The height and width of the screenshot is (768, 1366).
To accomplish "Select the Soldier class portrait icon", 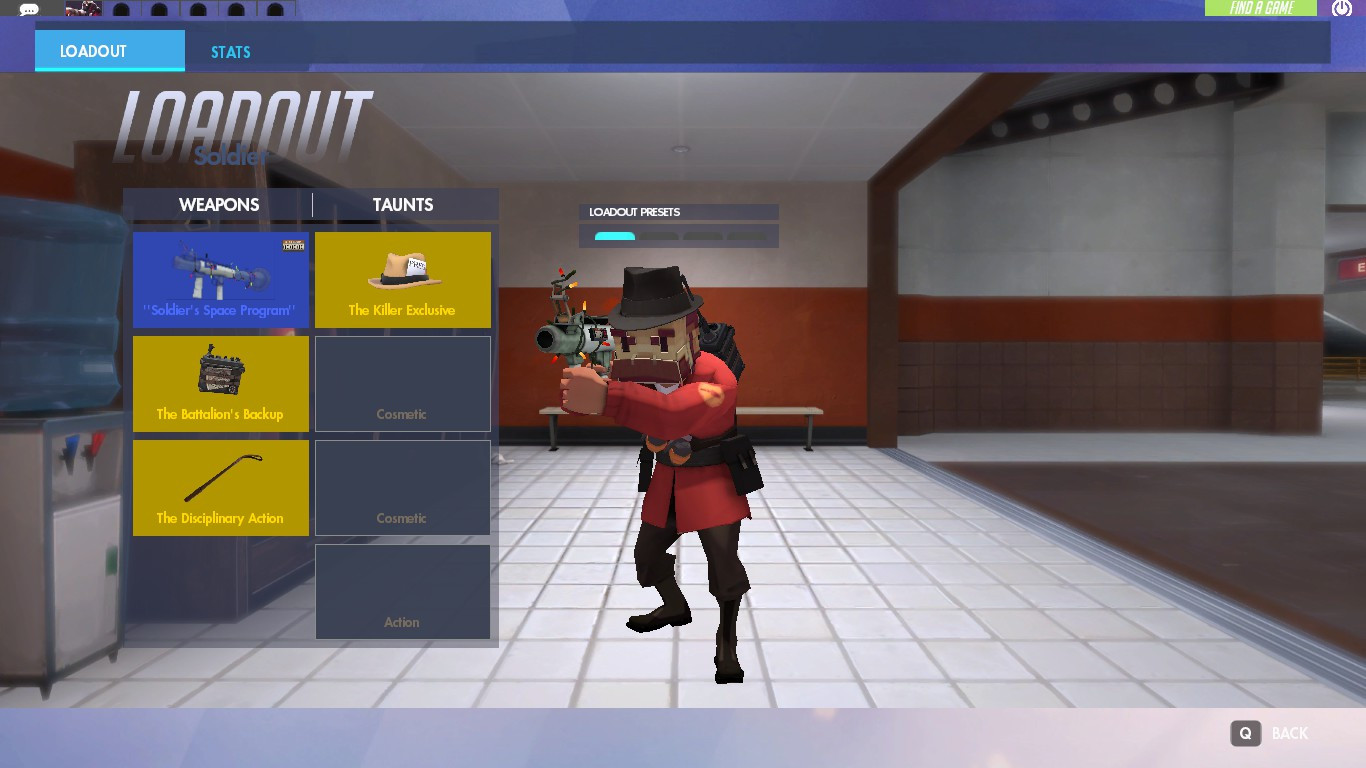I will coord(84,9).
